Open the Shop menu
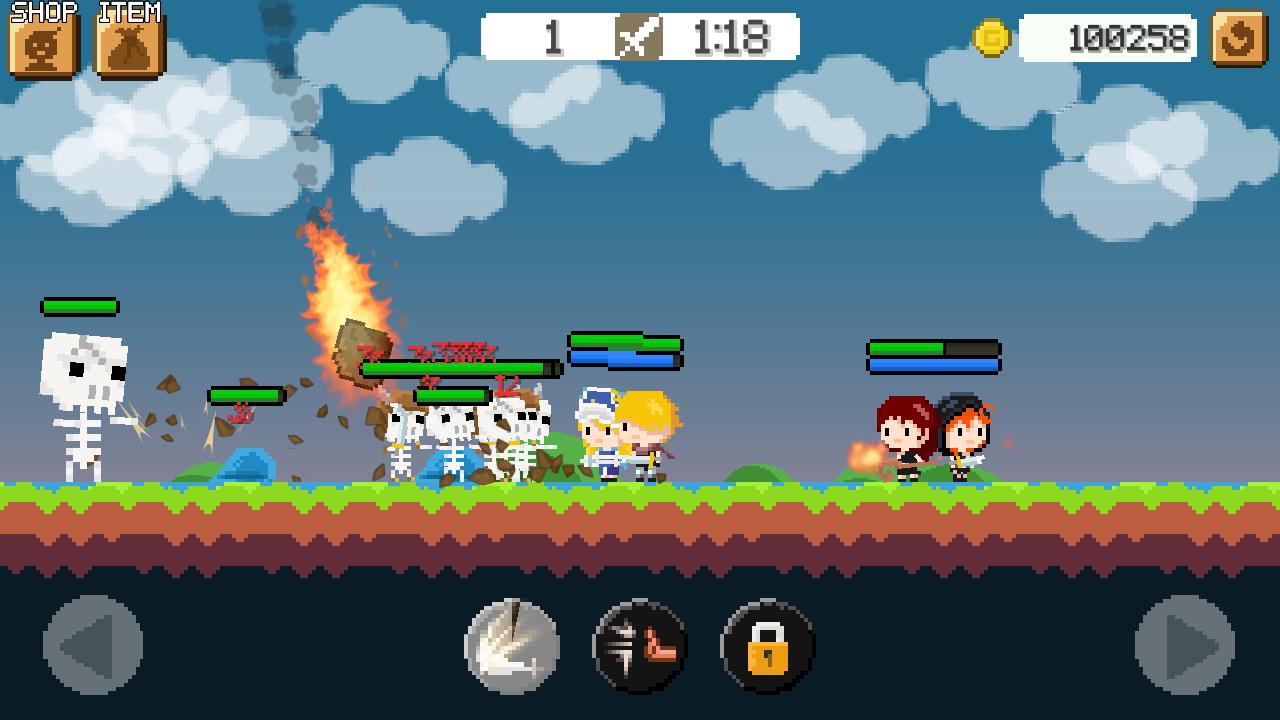This screenshot has height=720, width=1280. 44,43
